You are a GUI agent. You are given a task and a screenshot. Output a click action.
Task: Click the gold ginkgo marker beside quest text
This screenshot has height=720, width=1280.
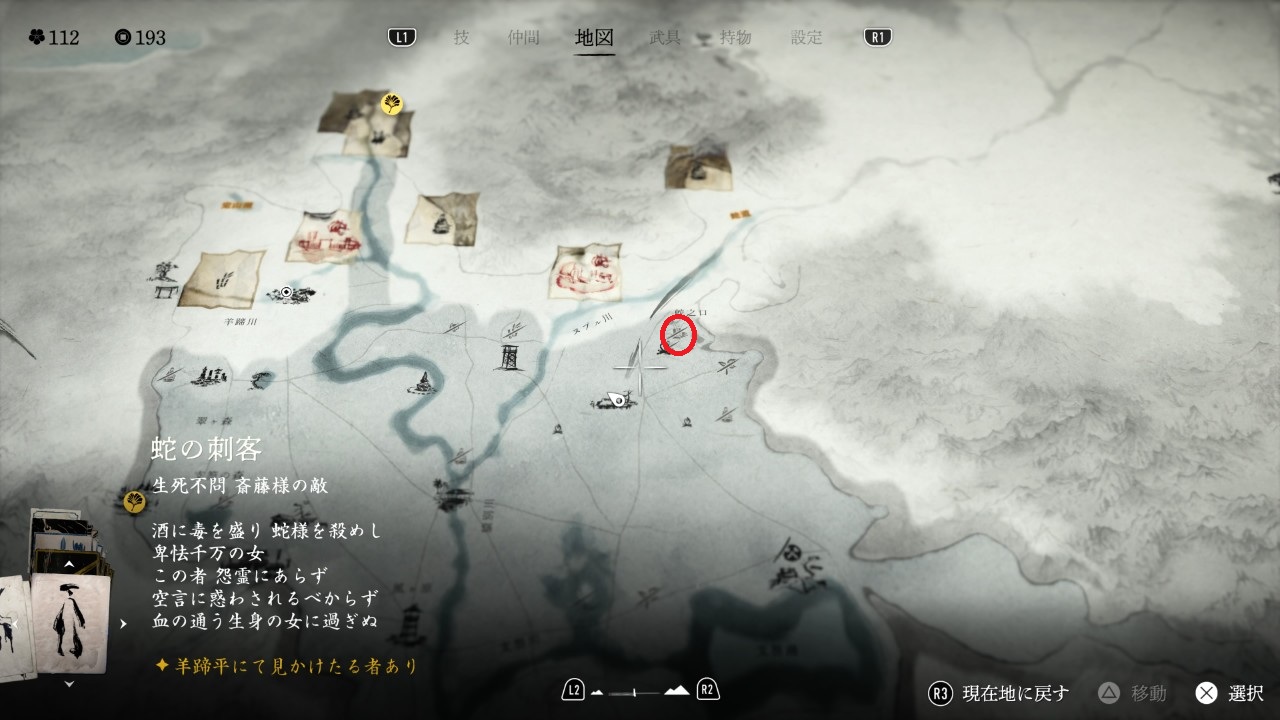click(133, 500)
